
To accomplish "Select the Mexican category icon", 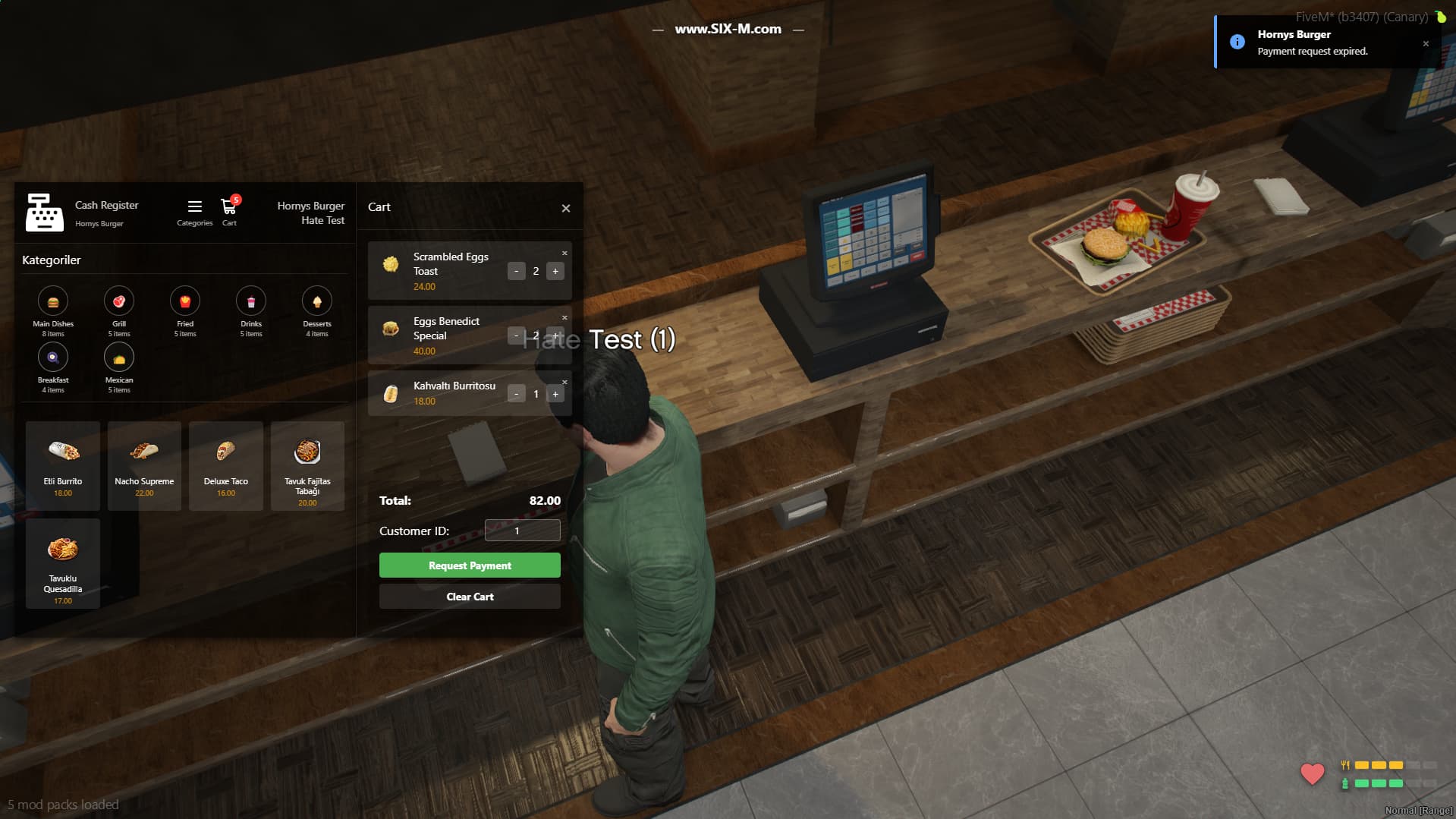I will (x=118, y=357).
